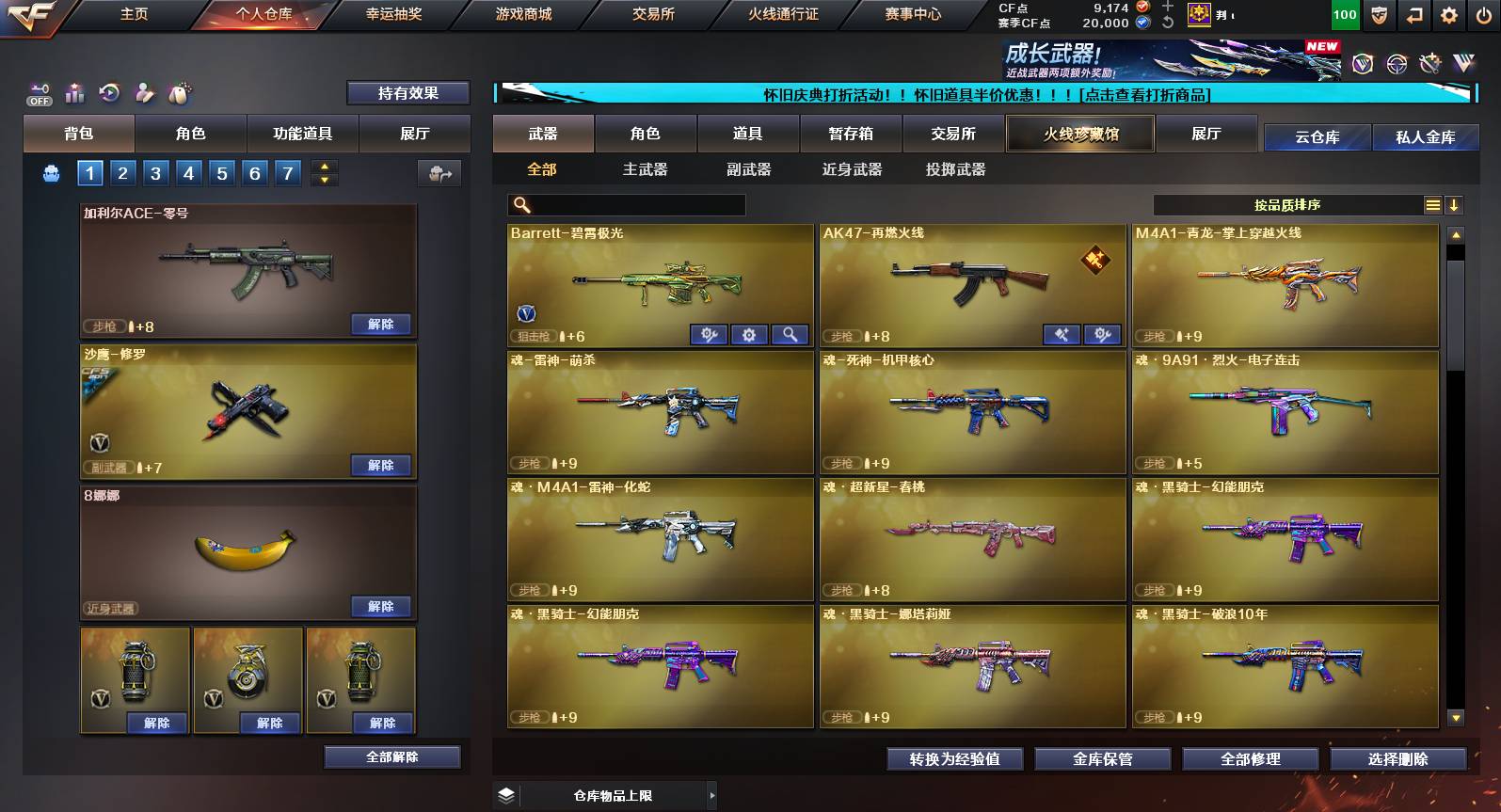Open the 按品质排序 sorting dropdown

click(x=1289, y=204)
